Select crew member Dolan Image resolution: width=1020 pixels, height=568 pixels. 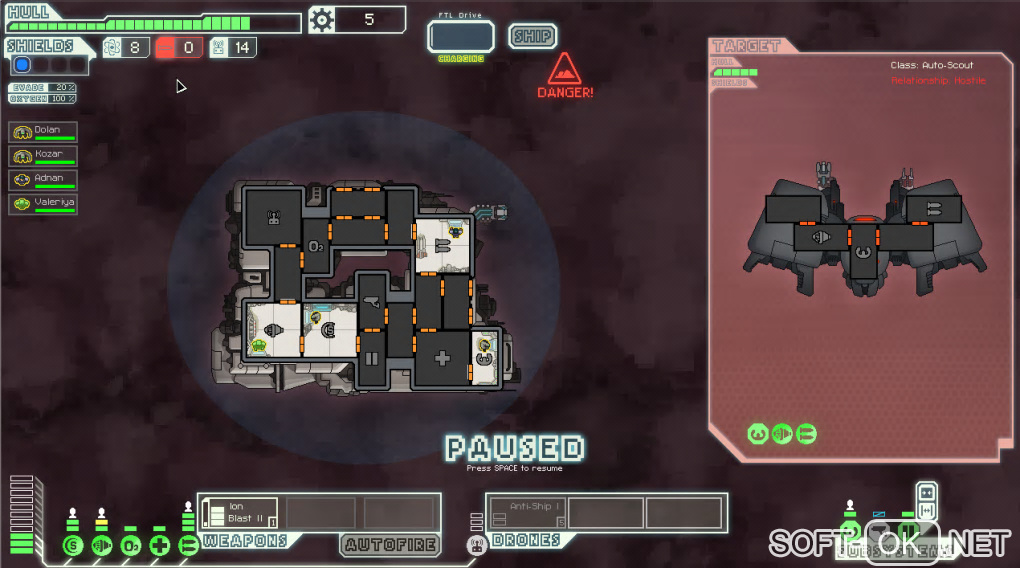point(43,133)
